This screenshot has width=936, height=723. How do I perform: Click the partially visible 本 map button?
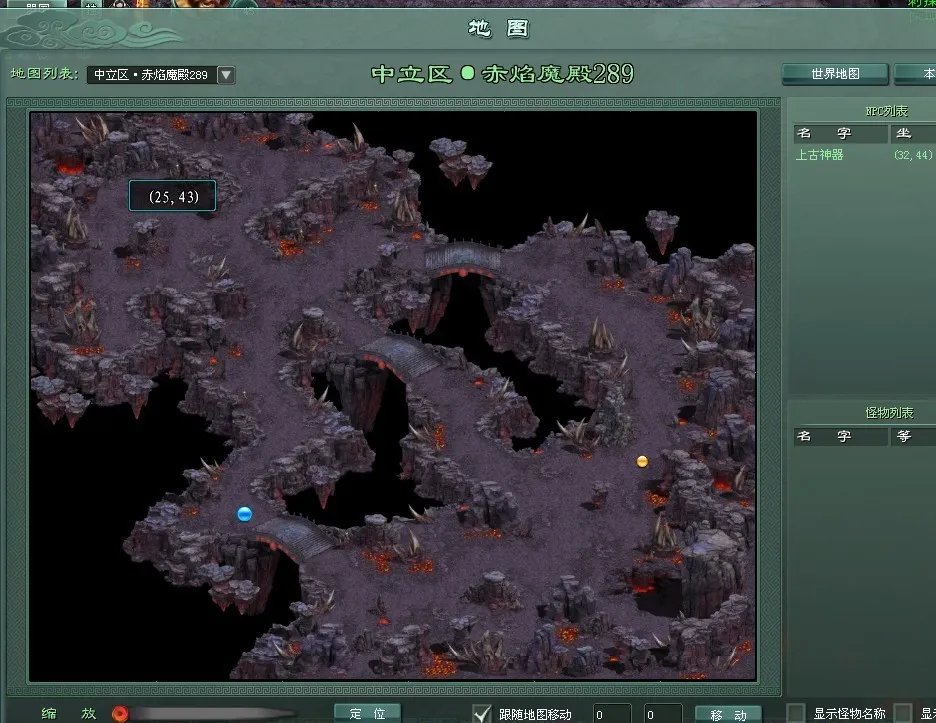point(916,74)
